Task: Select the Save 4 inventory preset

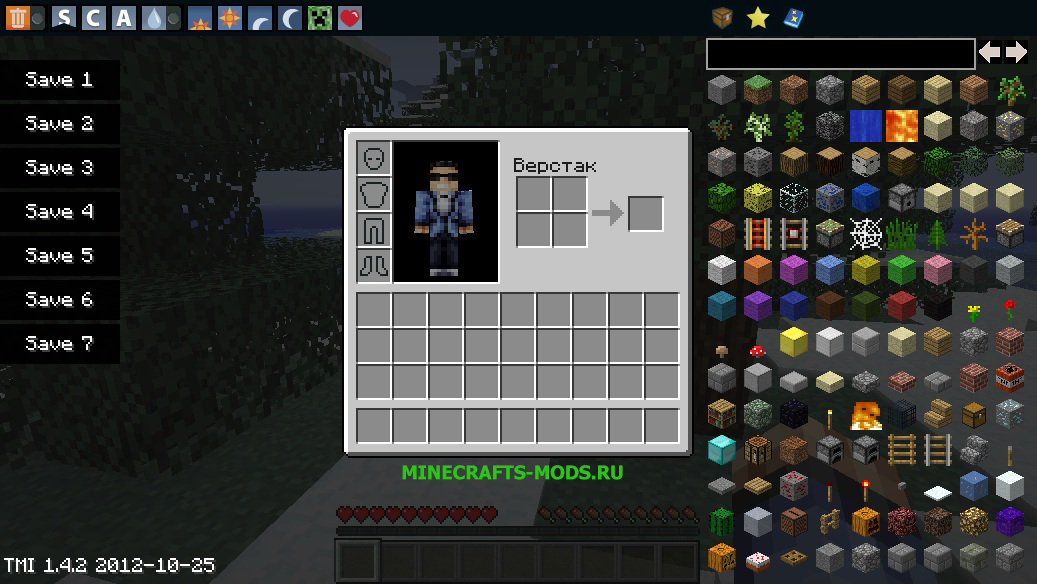Action: [x=59, y=212]
